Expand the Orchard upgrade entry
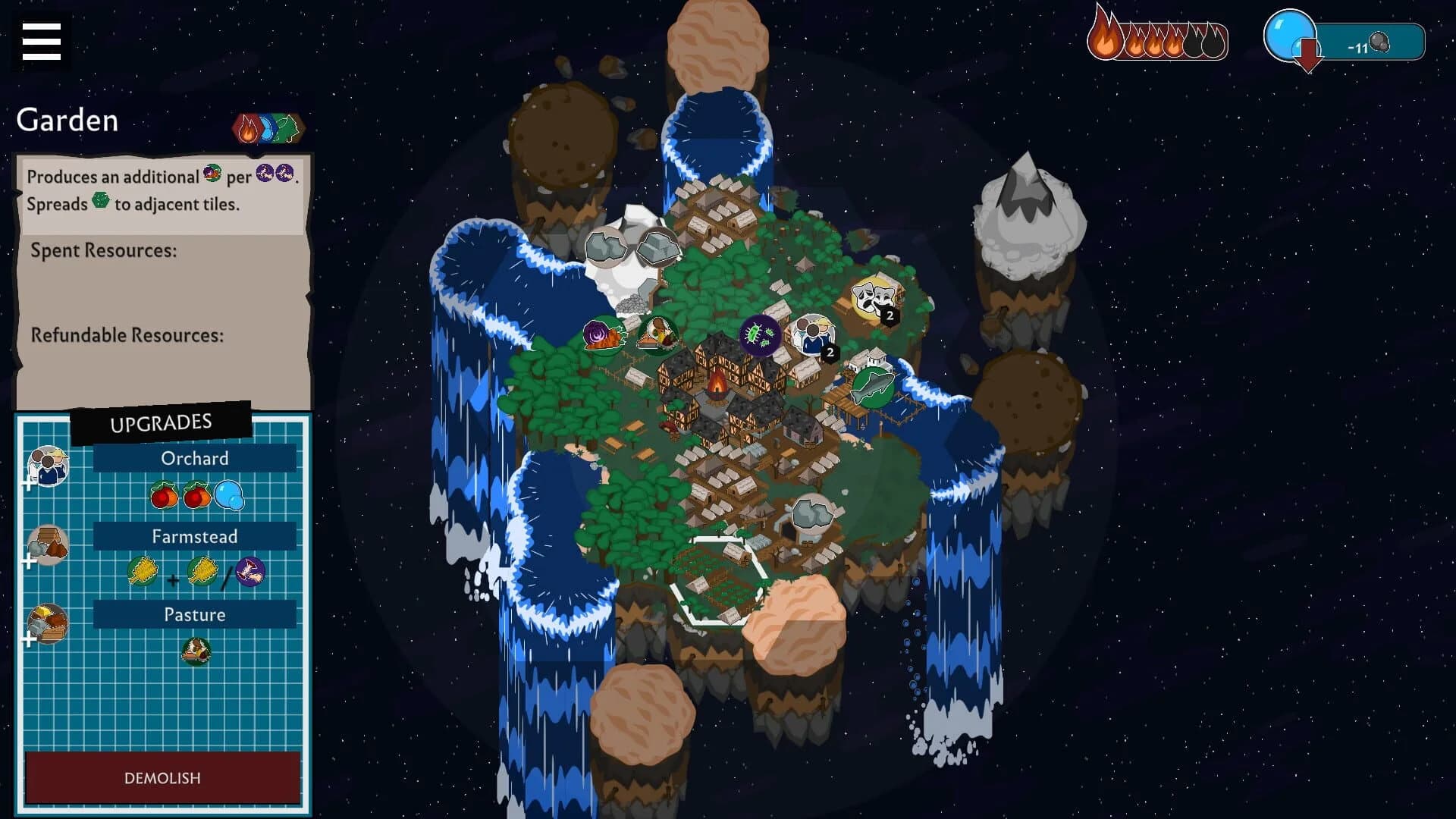 (x=194, y=458)
